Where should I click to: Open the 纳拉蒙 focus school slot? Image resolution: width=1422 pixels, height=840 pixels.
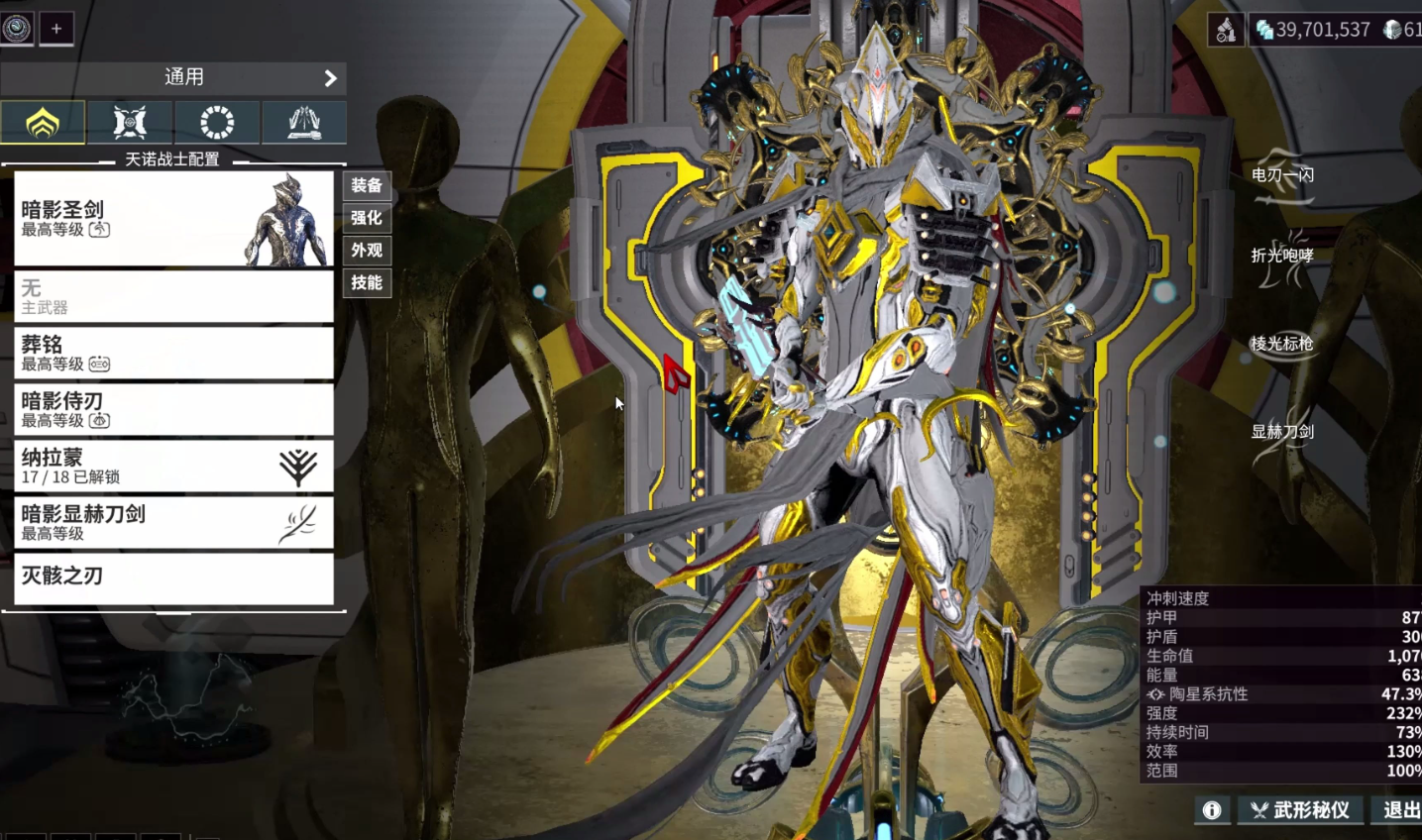[x=173, y=466]
